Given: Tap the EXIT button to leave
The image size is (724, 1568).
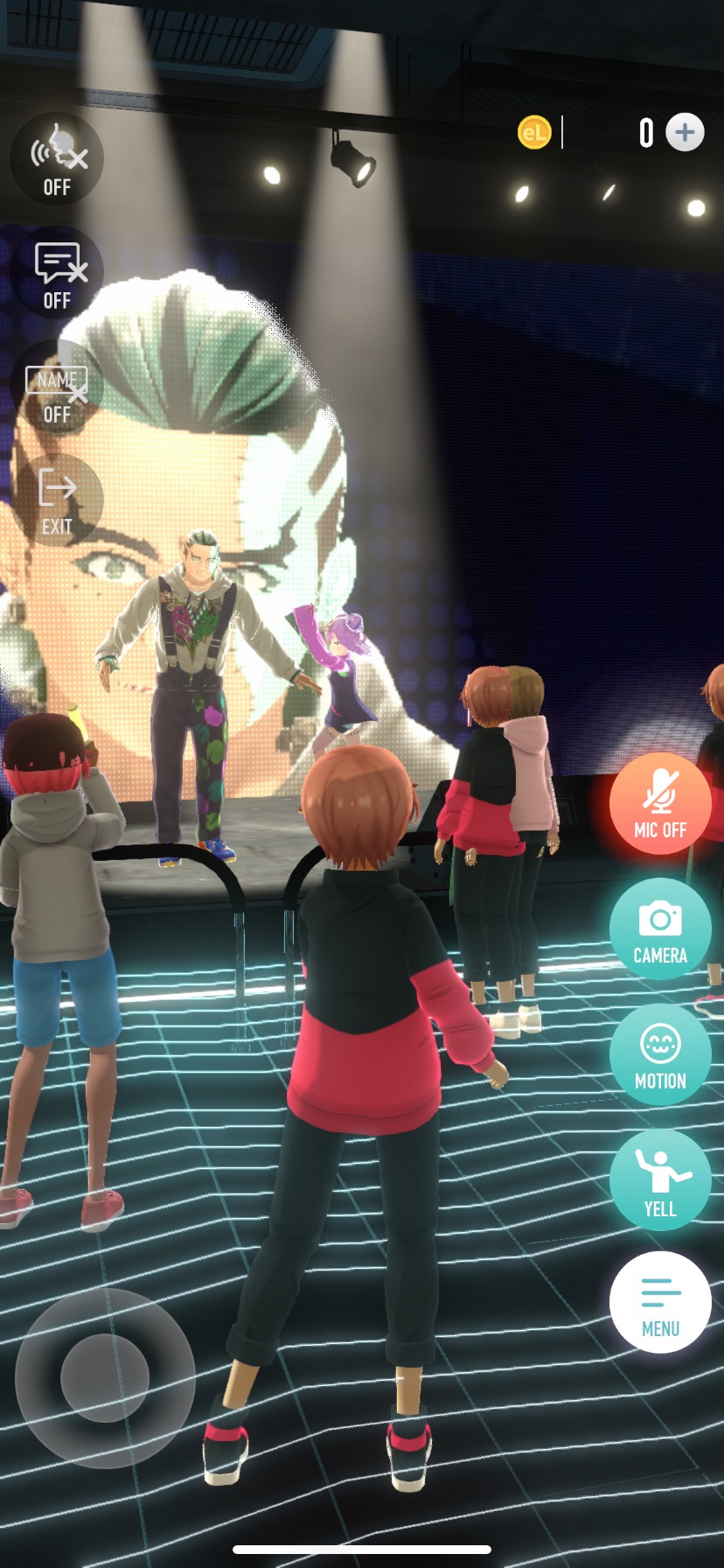Looking at the screenshot, I should (x=57, y=500).
